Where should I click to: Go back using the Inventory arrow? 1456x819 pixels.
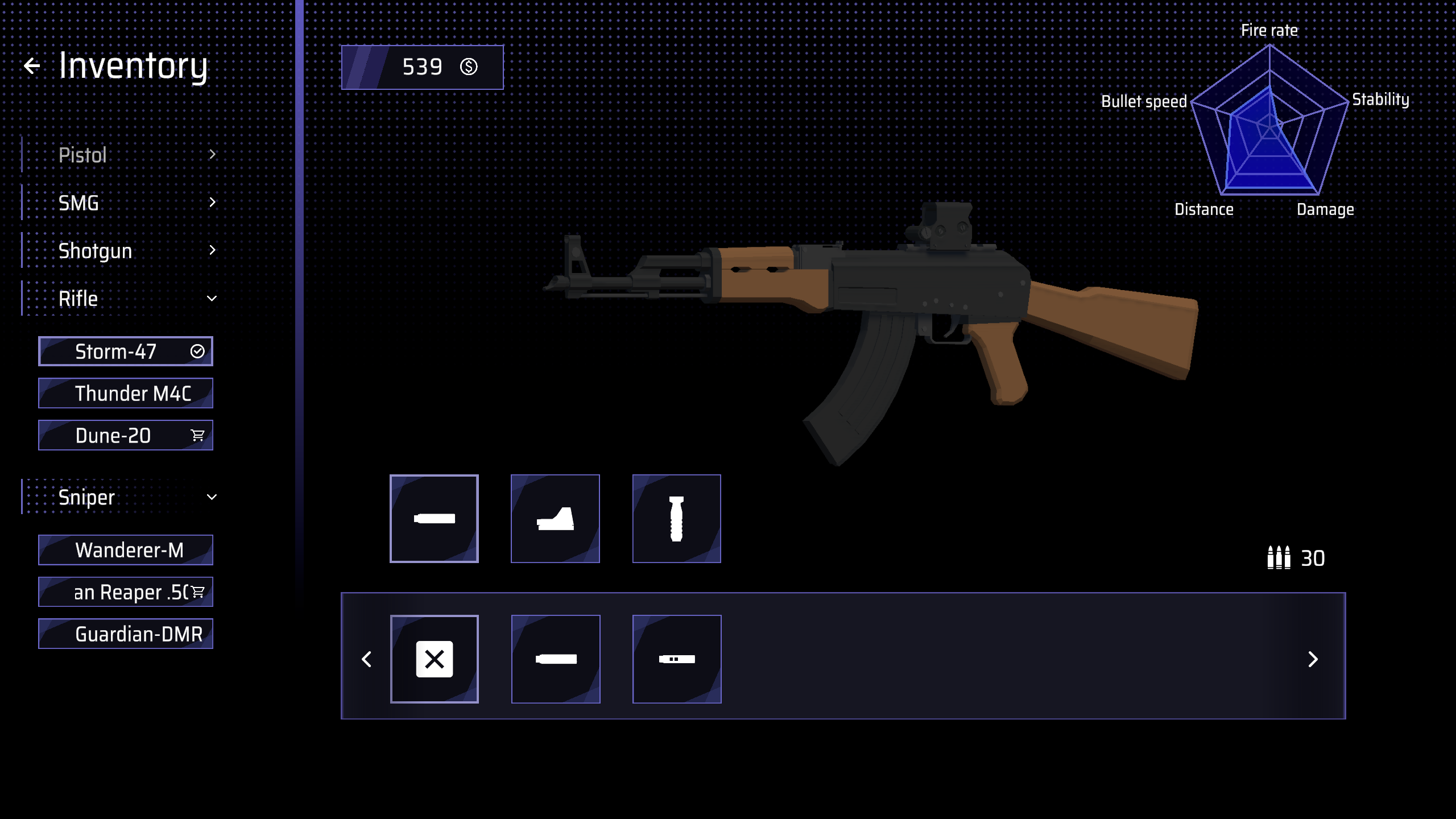(x=32, y=64)
